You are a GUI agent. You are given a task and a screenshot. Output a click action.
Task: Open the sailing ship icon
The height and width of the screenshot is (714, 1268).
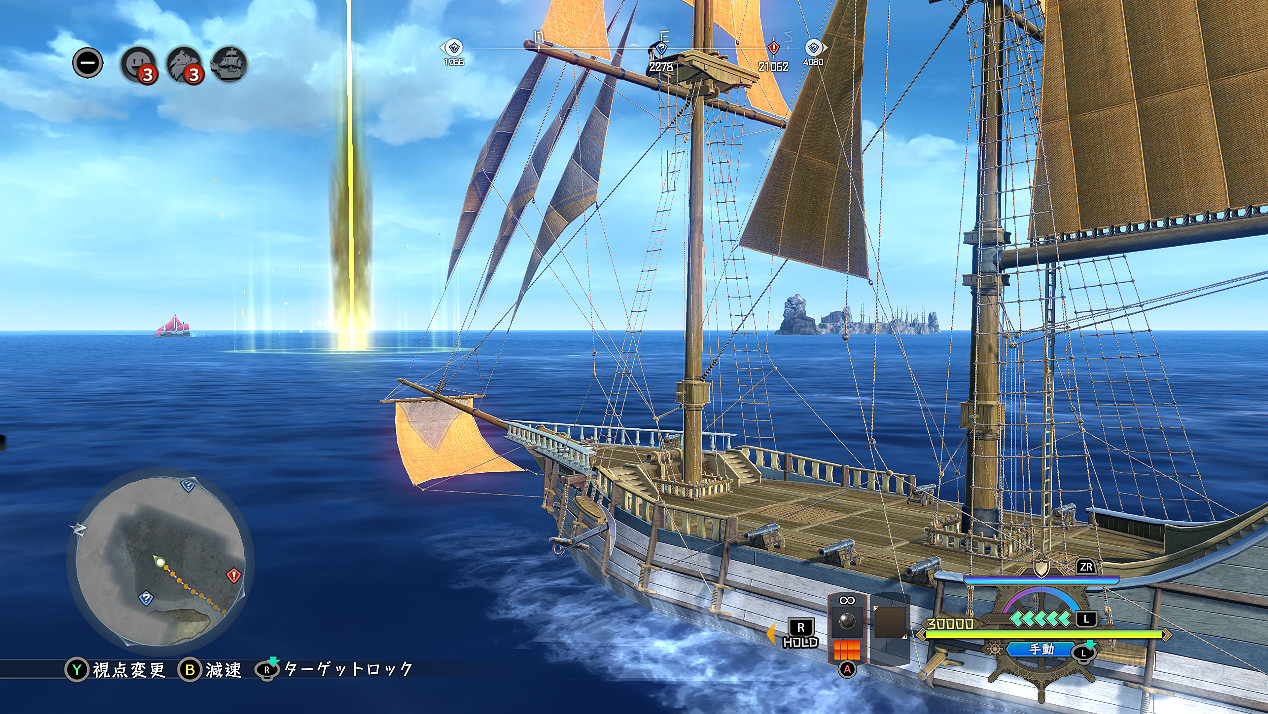[x=229, y=64]
